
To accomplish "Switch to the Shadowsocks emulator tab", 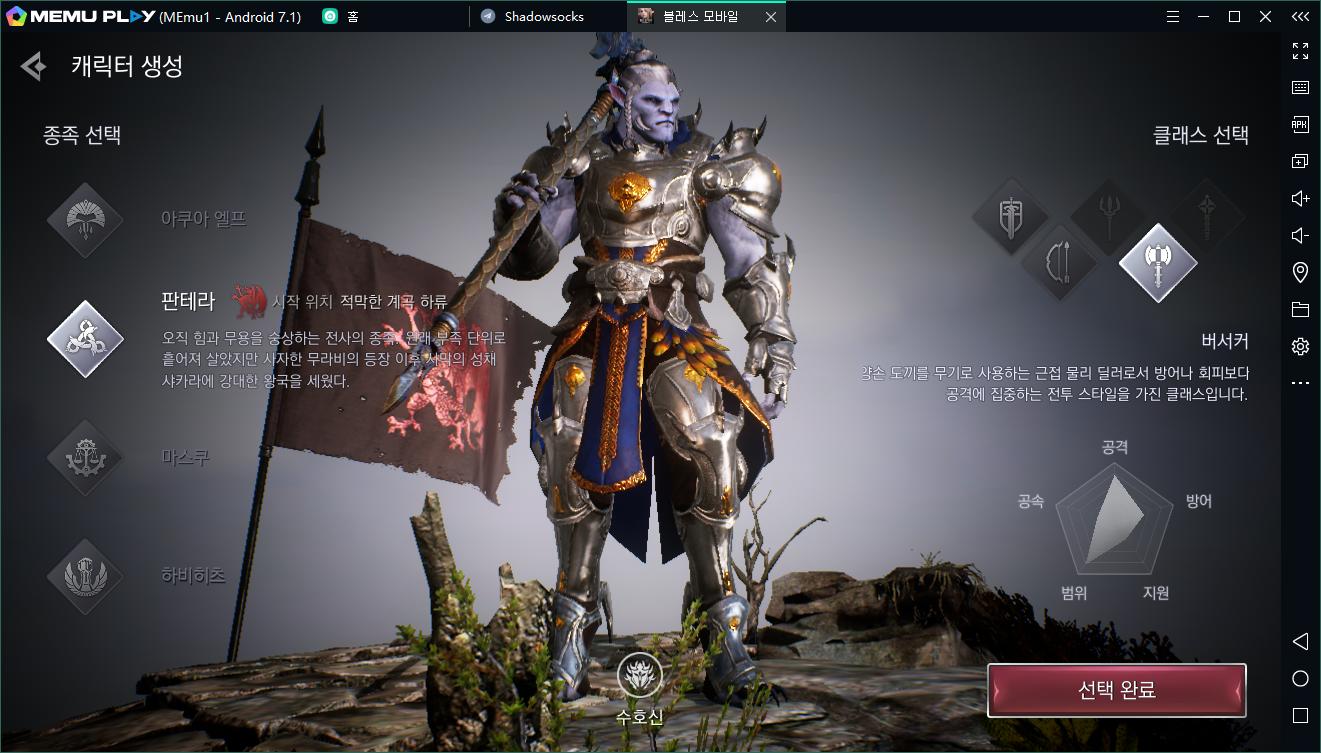I will tap(544, 16).
